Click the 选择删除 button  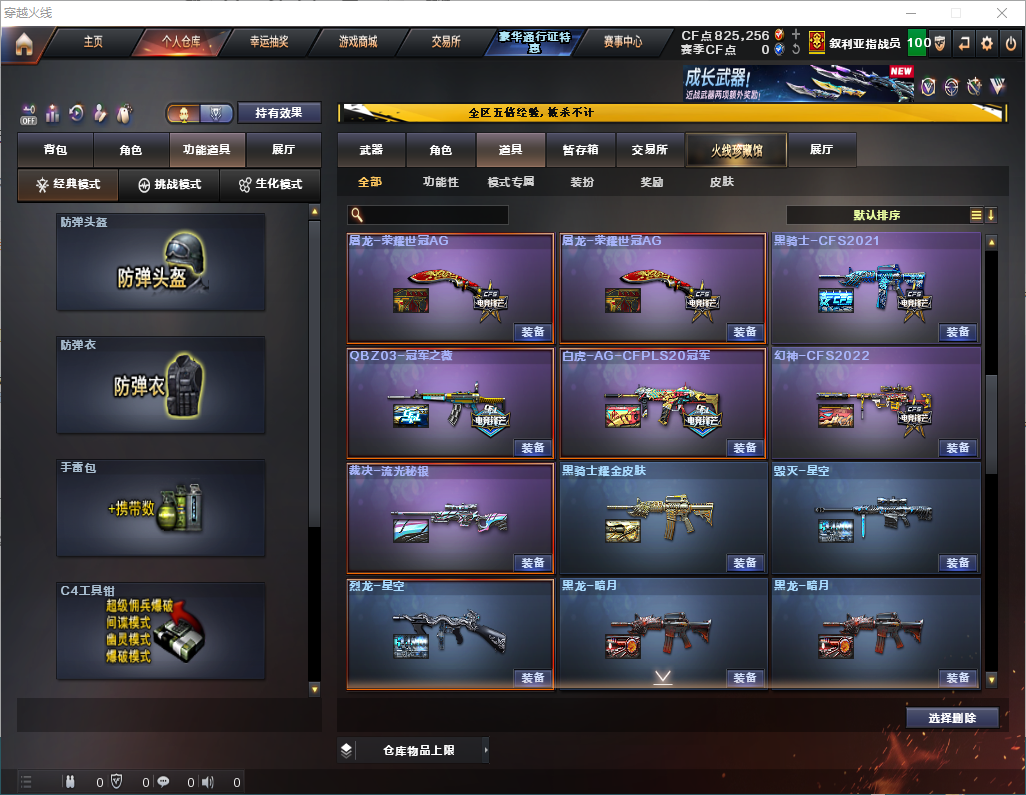click(952, 718)
